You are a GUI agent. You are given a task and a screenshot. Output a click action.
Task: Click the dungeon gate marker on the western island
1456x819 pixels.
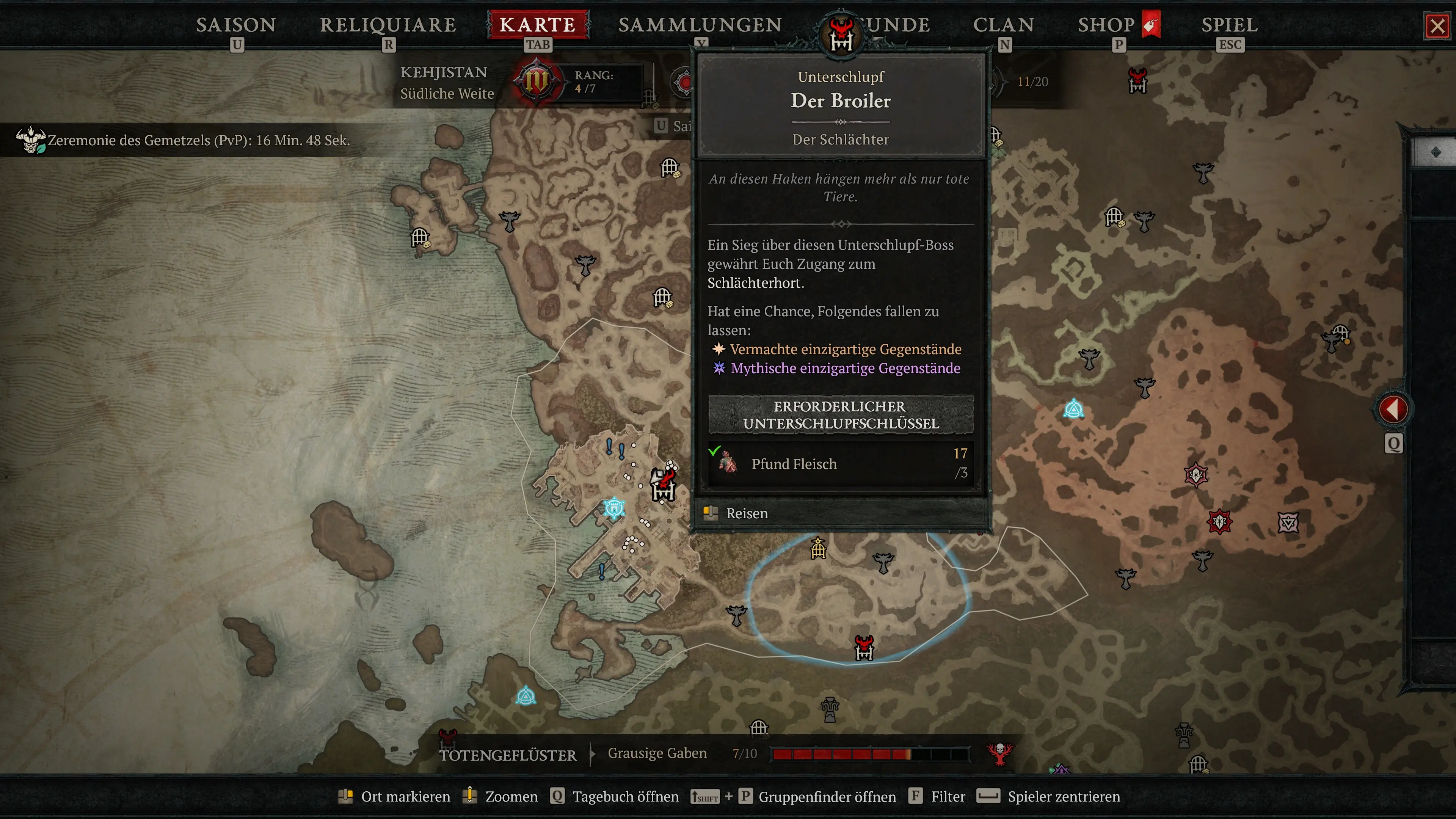[420, 237]
